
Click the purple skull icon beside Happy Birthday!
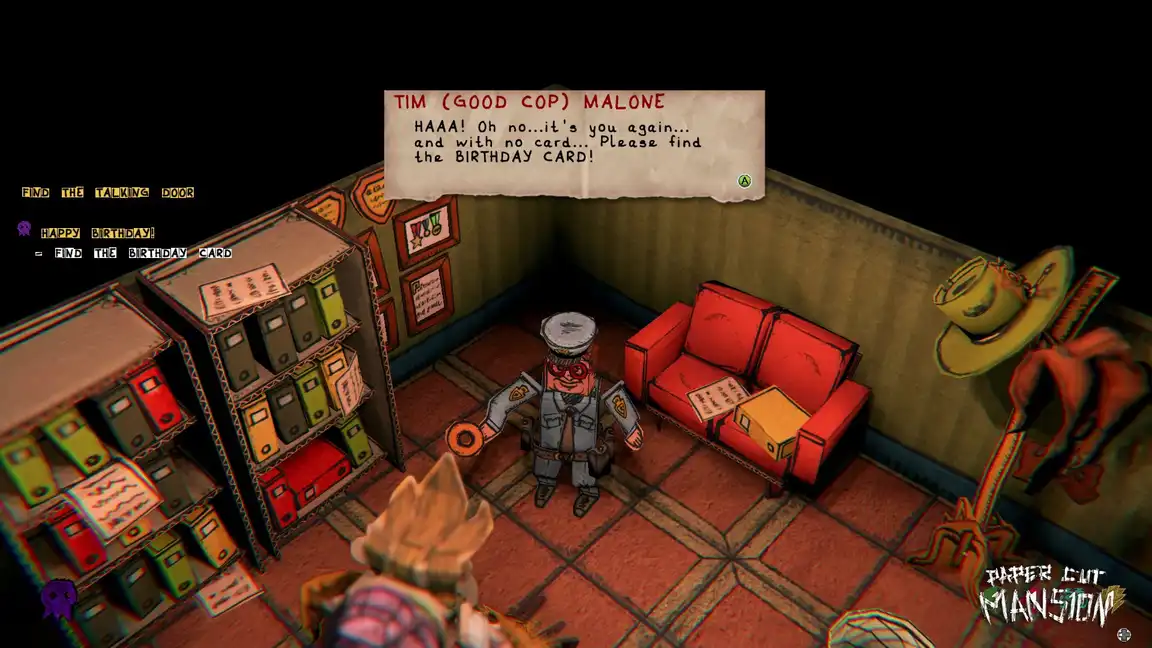(x=25, y=230)
